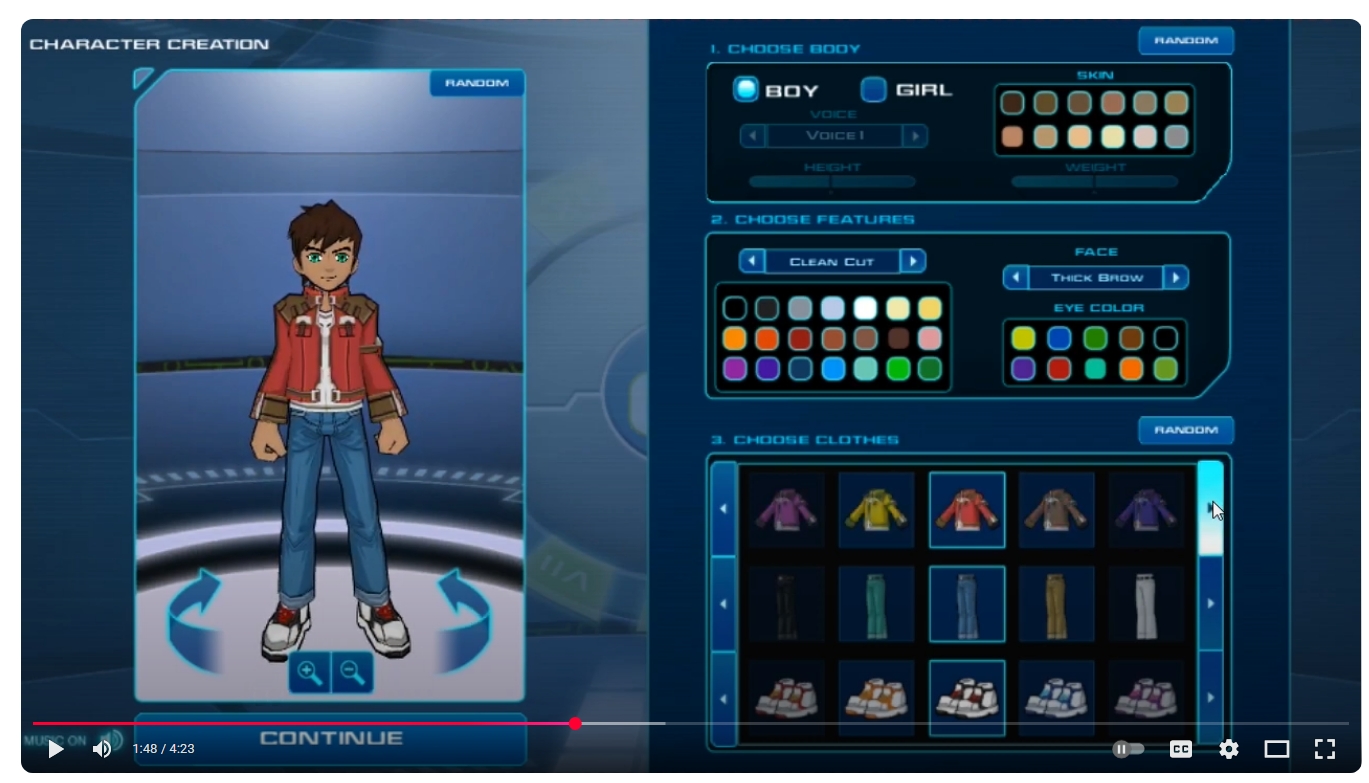The height and width of the screenshot is (783, 1369).
Task: Choose the green pants thumbnail
Action: 876,604
